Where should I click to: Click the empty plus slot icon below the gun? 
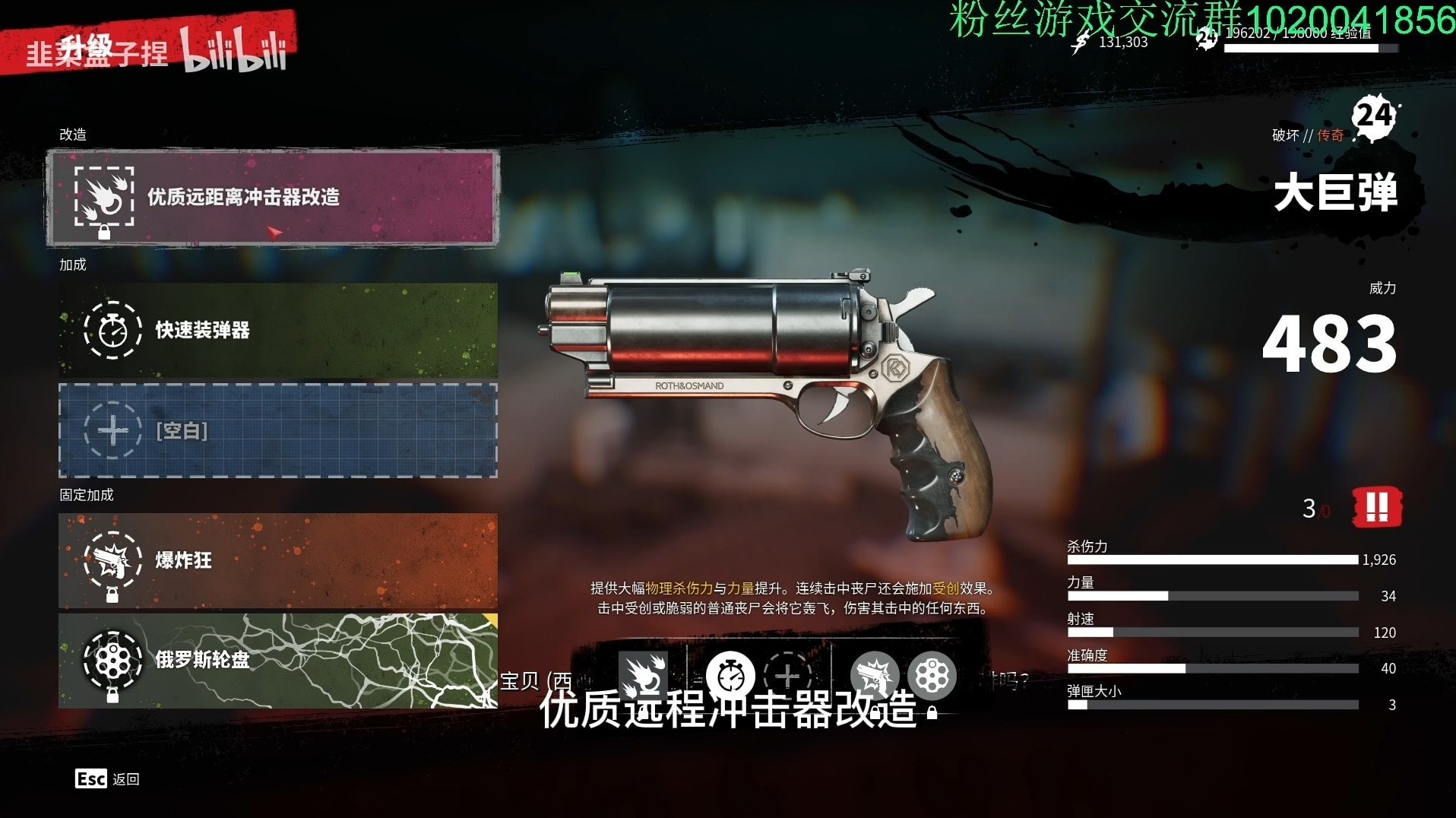click(x=787, y=675)
